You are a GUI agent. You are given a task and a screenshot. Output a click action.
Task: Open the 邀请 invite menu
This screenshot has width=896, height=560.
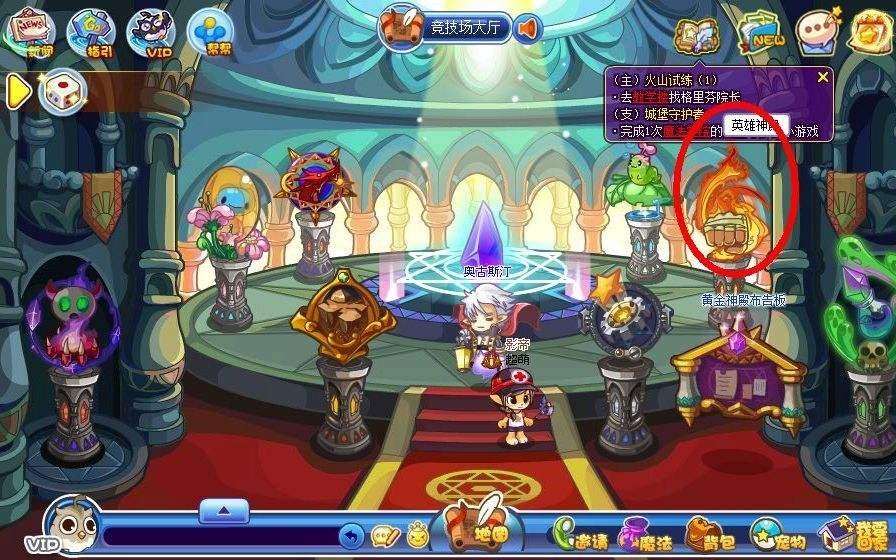[x=582, y=535]
